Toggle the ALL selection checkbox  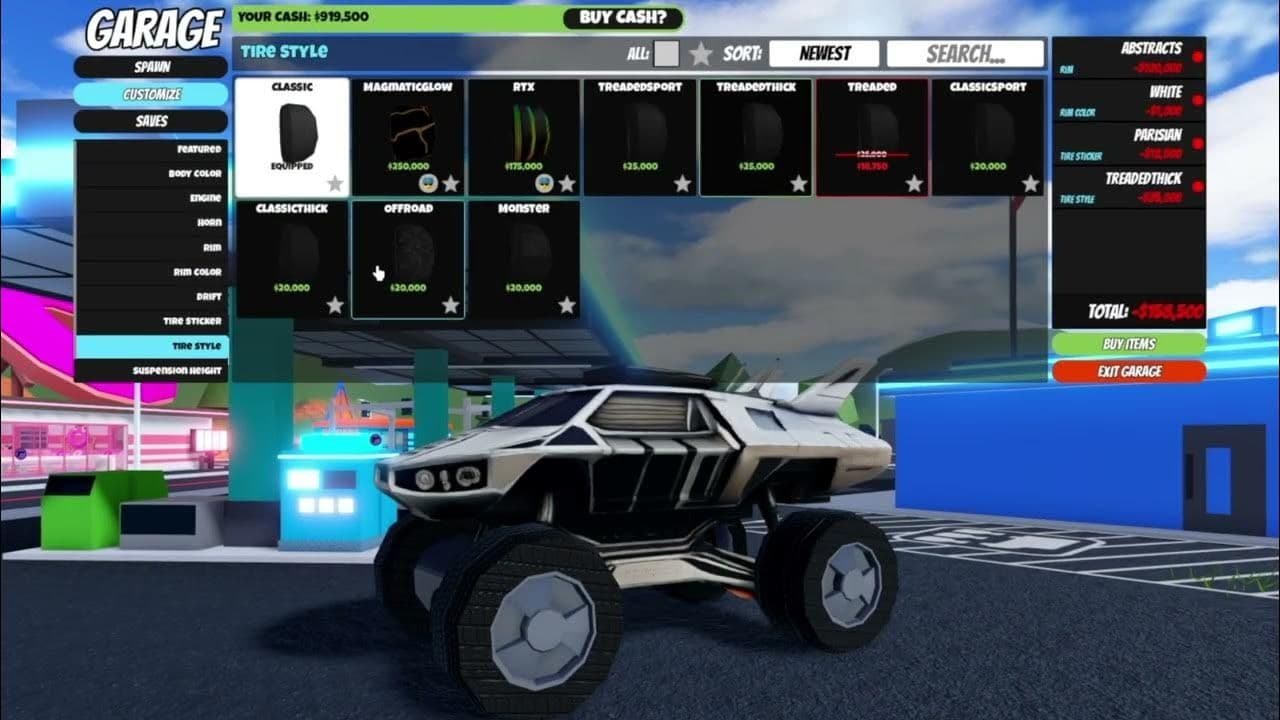pyautogui.click(x=664, y=53)
